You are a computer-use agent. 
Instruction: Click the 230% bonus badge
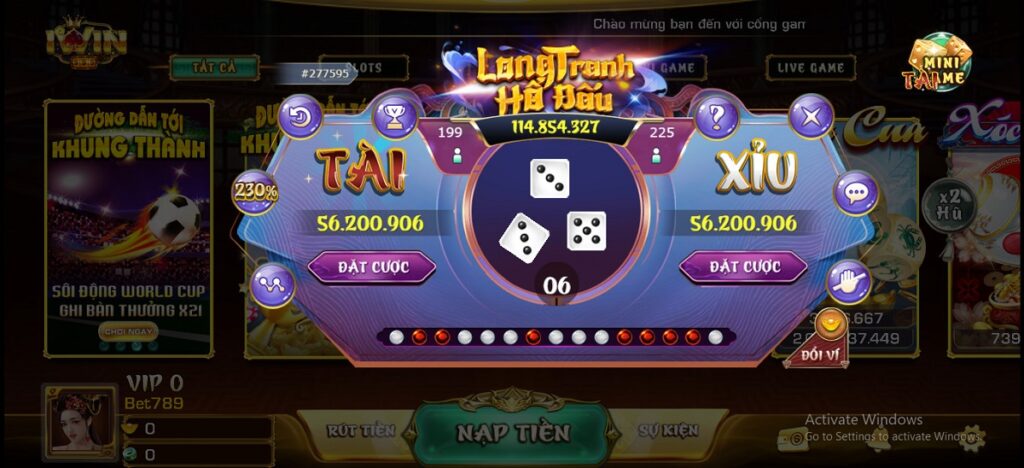255,192
